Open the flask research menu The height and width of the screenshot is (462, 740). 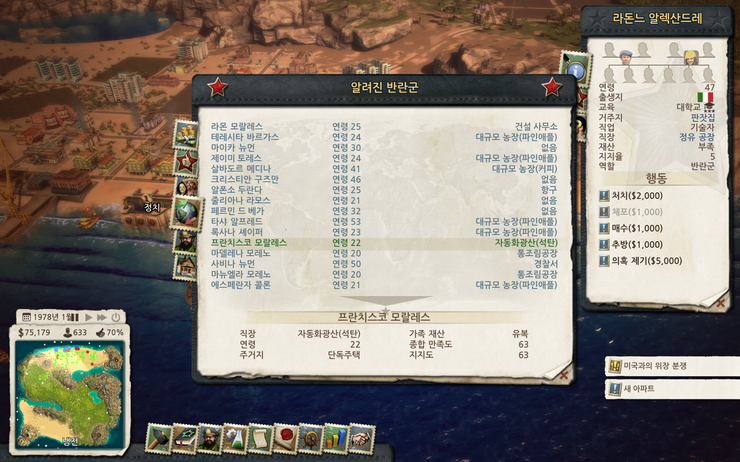pos(235,438)
